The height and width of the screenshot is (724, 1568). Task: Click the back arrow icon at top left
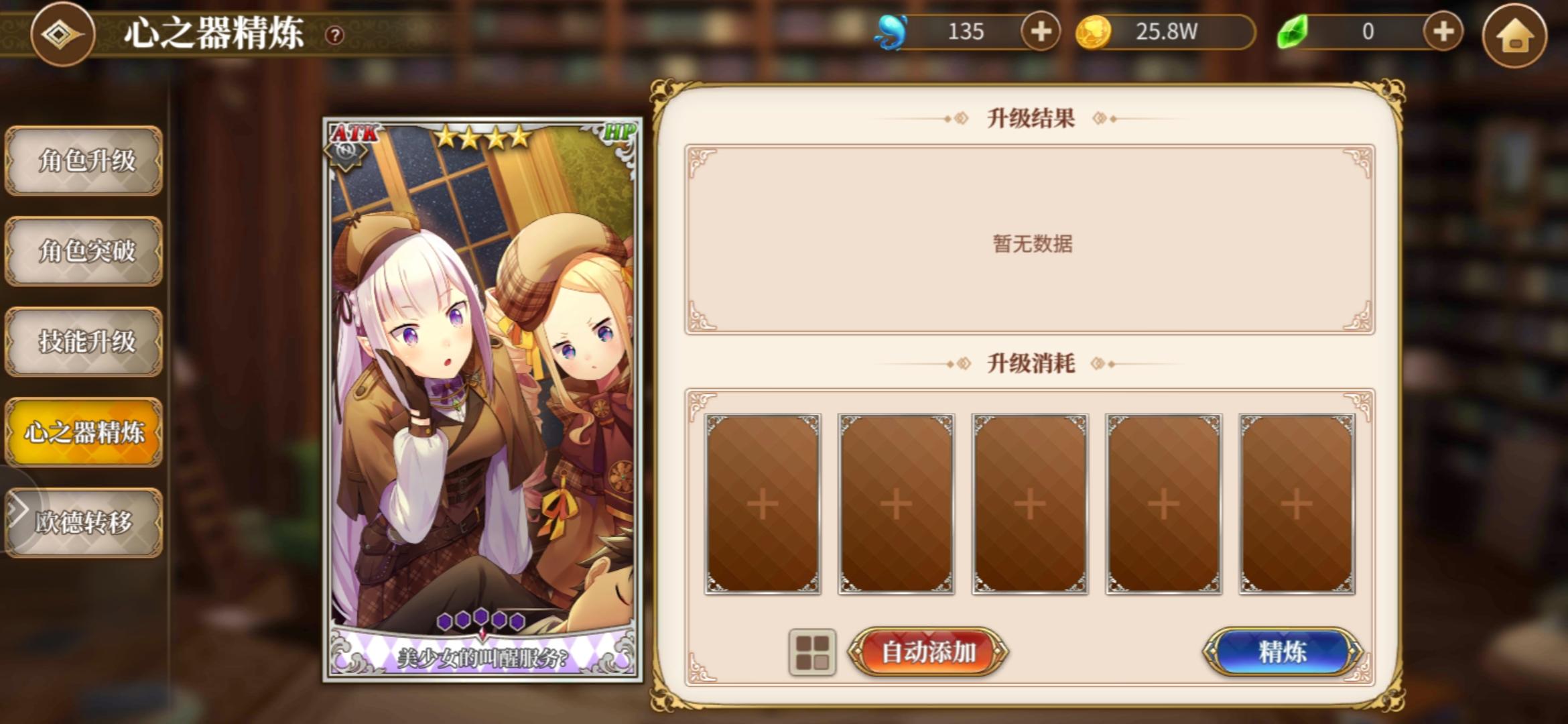(x=62, y=35)
